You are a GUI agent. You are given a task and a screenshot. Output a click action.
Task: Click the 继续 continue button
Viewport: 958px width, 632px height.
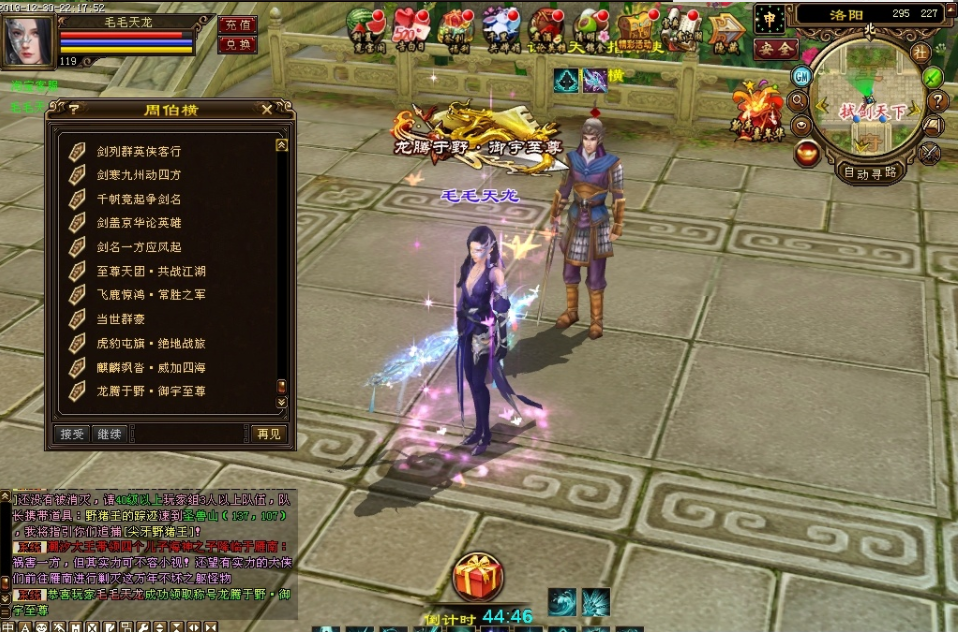click(x=108, y=434)
